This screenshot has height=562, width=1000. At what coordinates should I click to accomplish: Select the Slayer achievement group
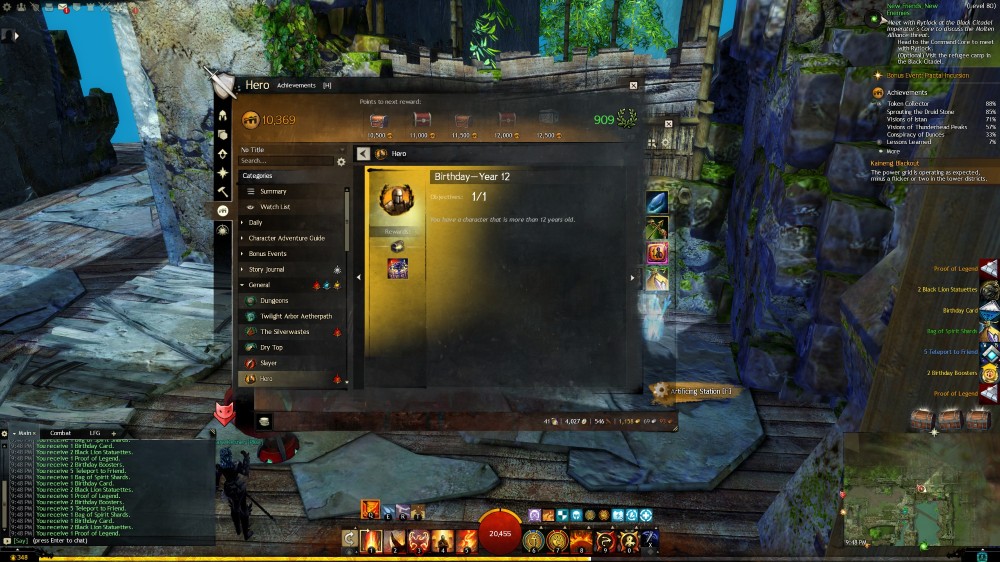(x=269, y=363)
